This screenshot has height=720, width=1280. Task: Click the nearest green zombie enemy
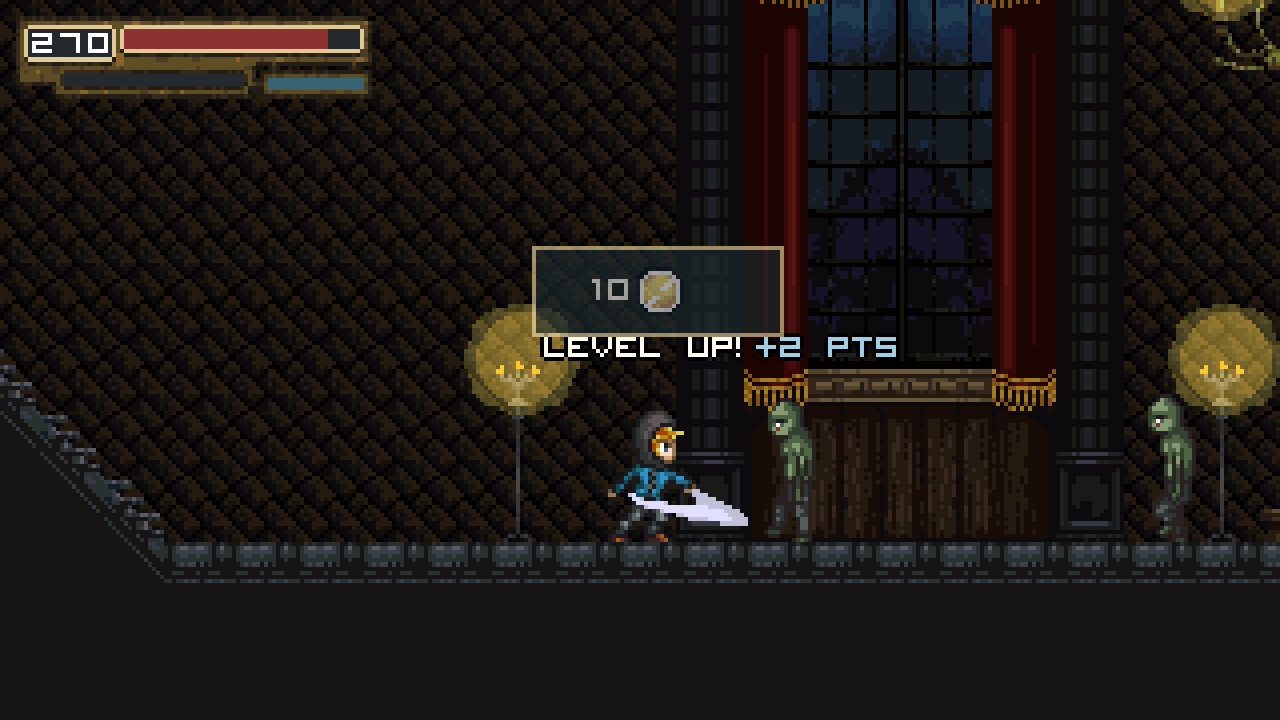point(786,470)
